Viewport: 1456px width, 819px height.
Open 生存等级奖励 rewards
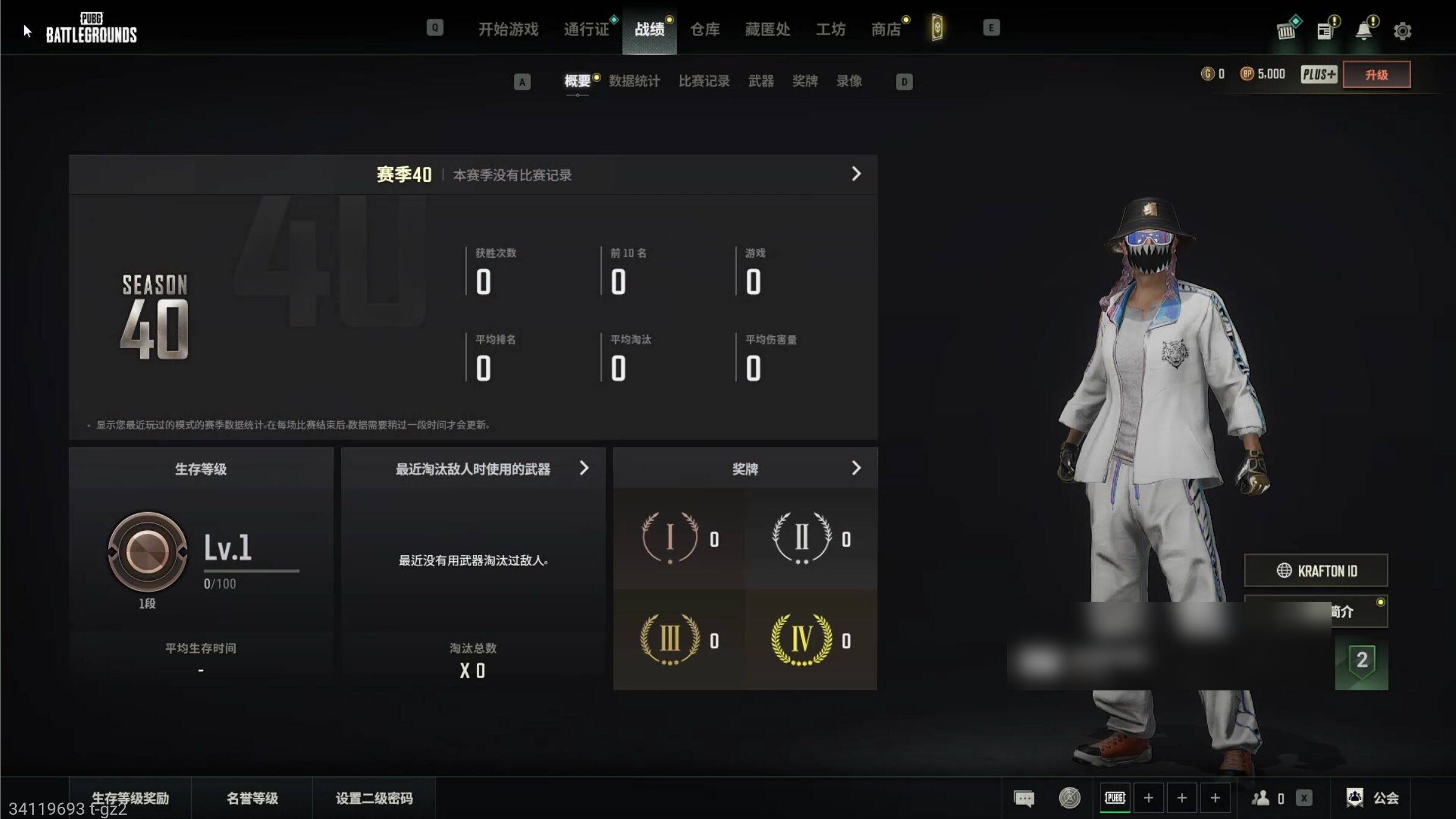click(x=130, y=798)
